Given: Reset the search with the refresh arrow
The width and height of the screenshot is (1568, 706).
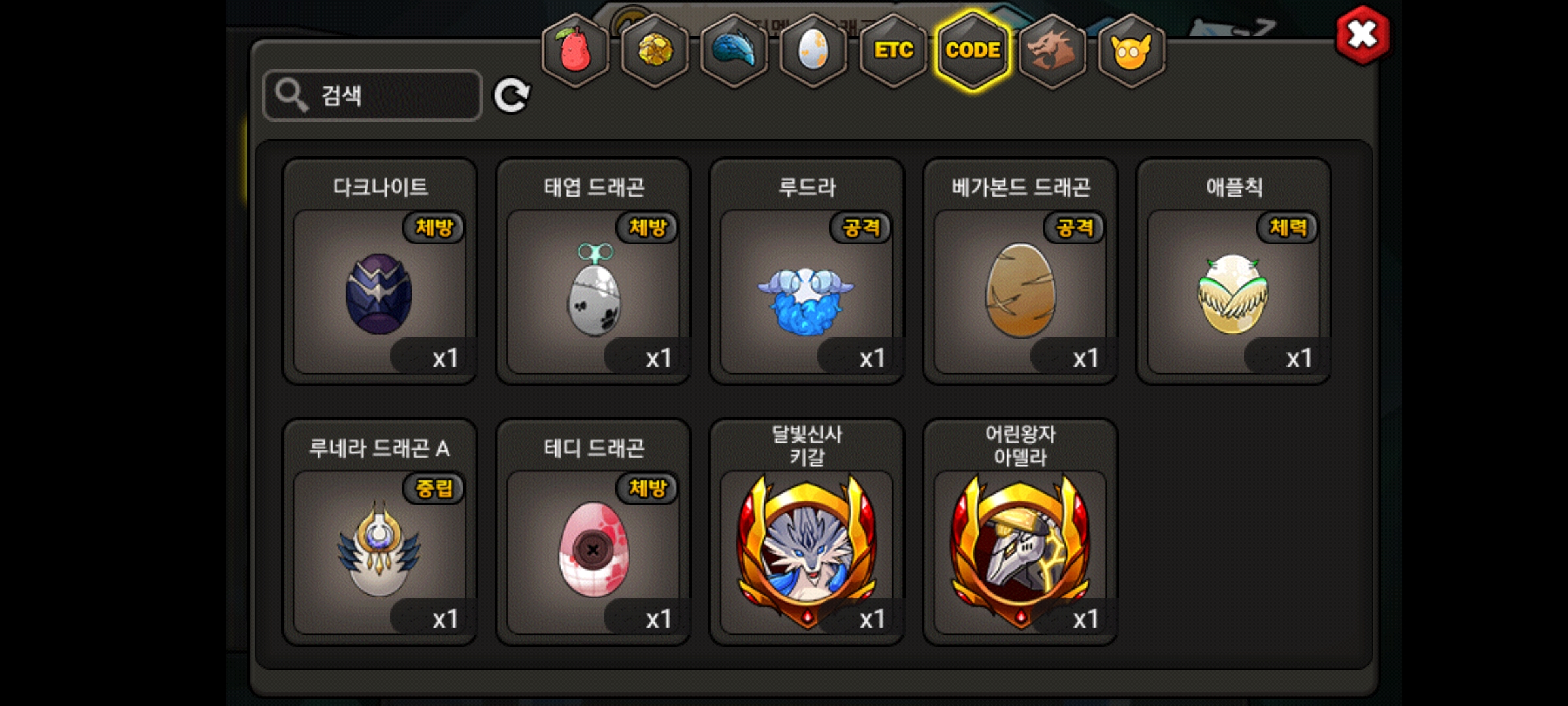Looking at the screenshot, I should pyautogui.click(x=511, y=96).
